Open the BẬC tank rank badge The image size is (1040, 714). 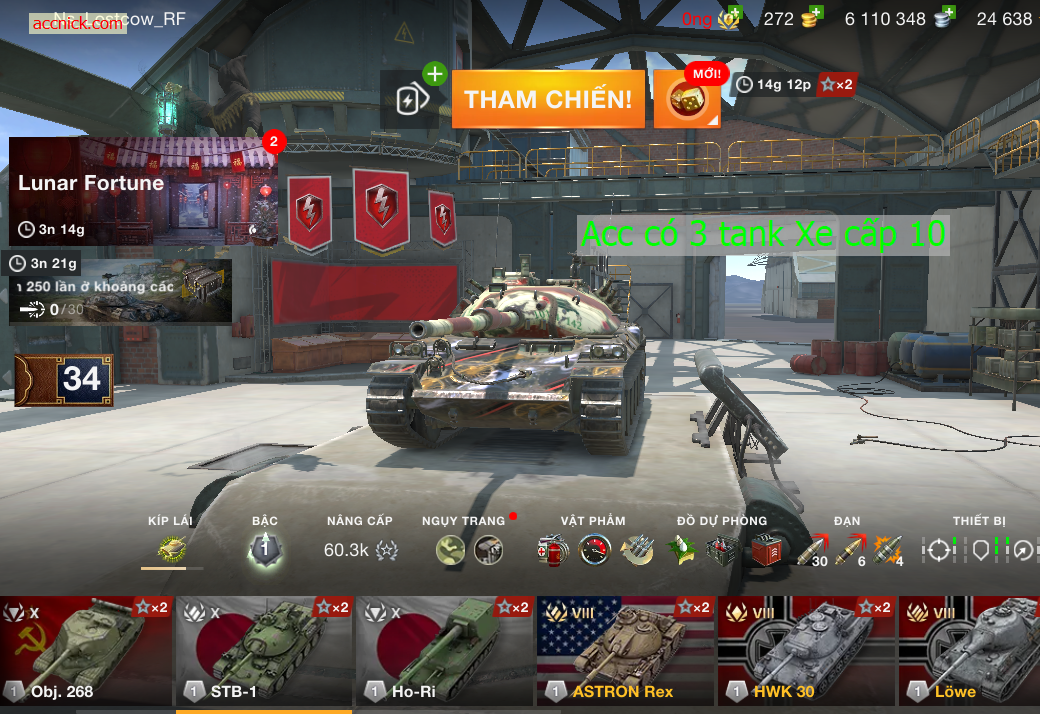[x=265, y=548]
